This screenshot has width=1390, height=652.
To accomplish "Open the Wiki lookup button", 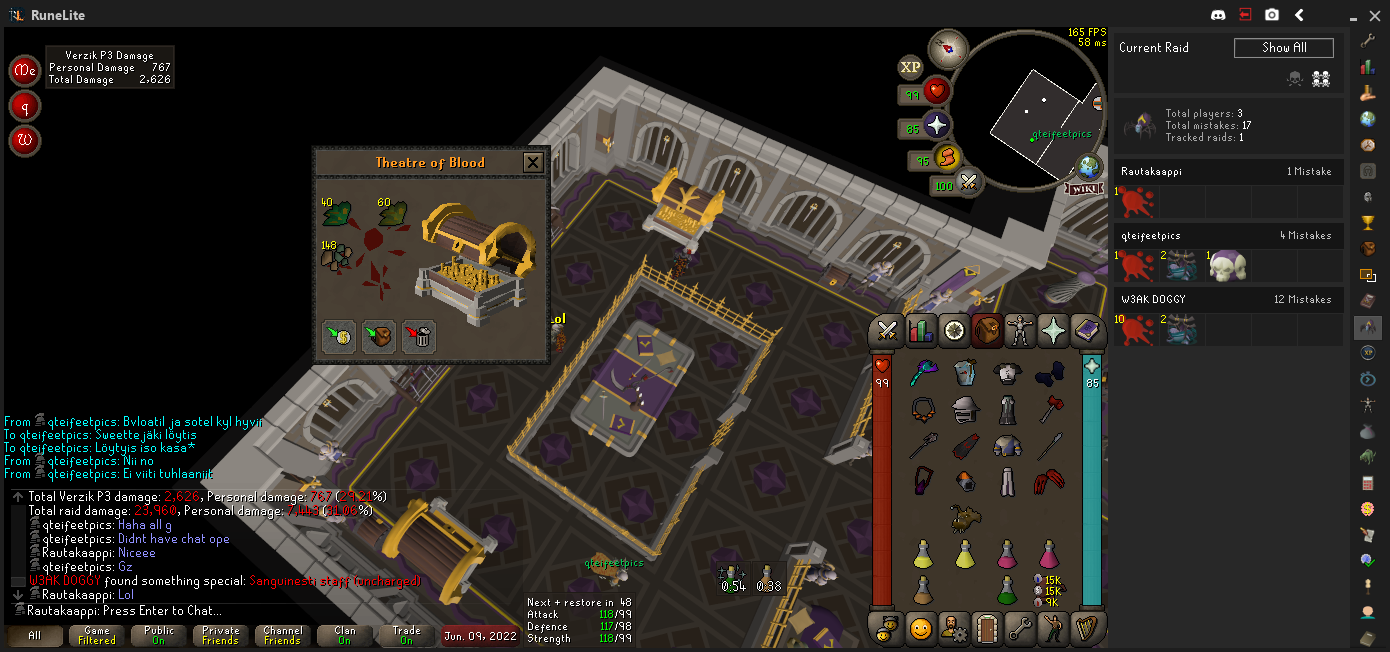I will click(x=1085, y=188).
